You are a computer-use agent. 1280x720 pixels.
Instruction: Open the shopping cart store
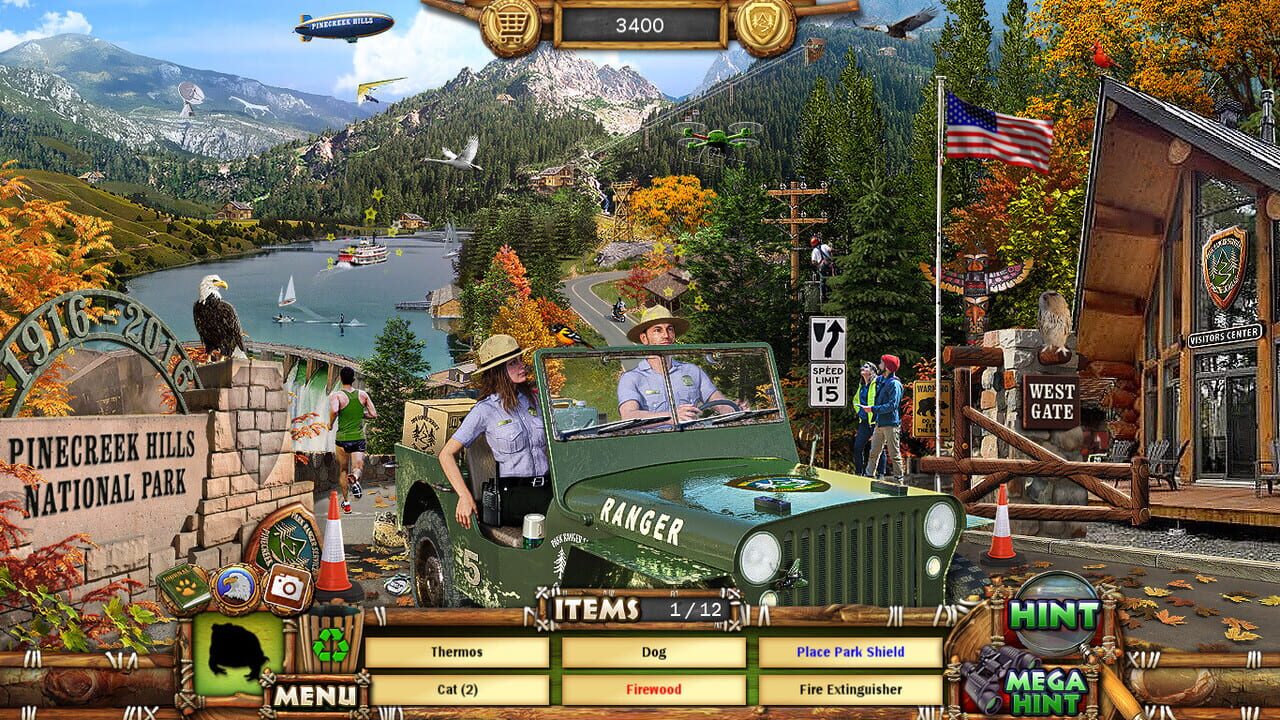pyautogui.click(x=510, y=24)
